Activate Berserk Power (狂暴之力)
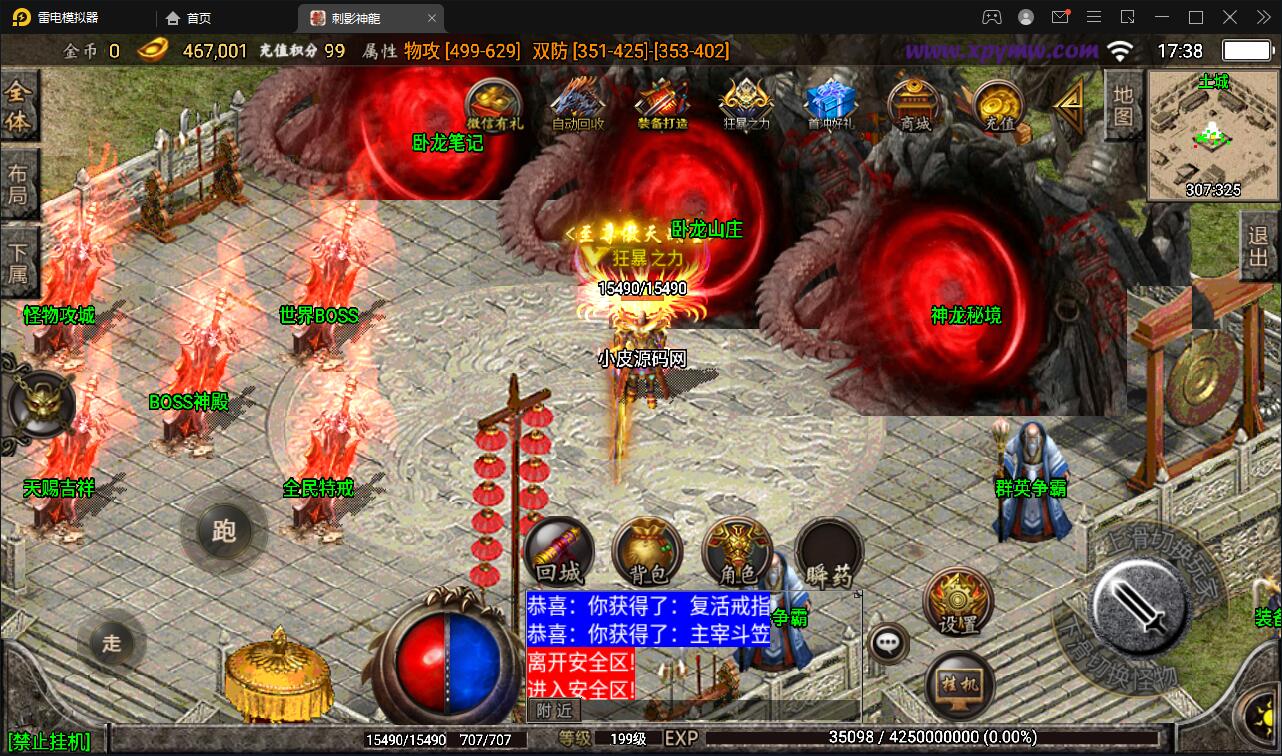Screen dimensions: 1282x756 click(x=744, y=102)
